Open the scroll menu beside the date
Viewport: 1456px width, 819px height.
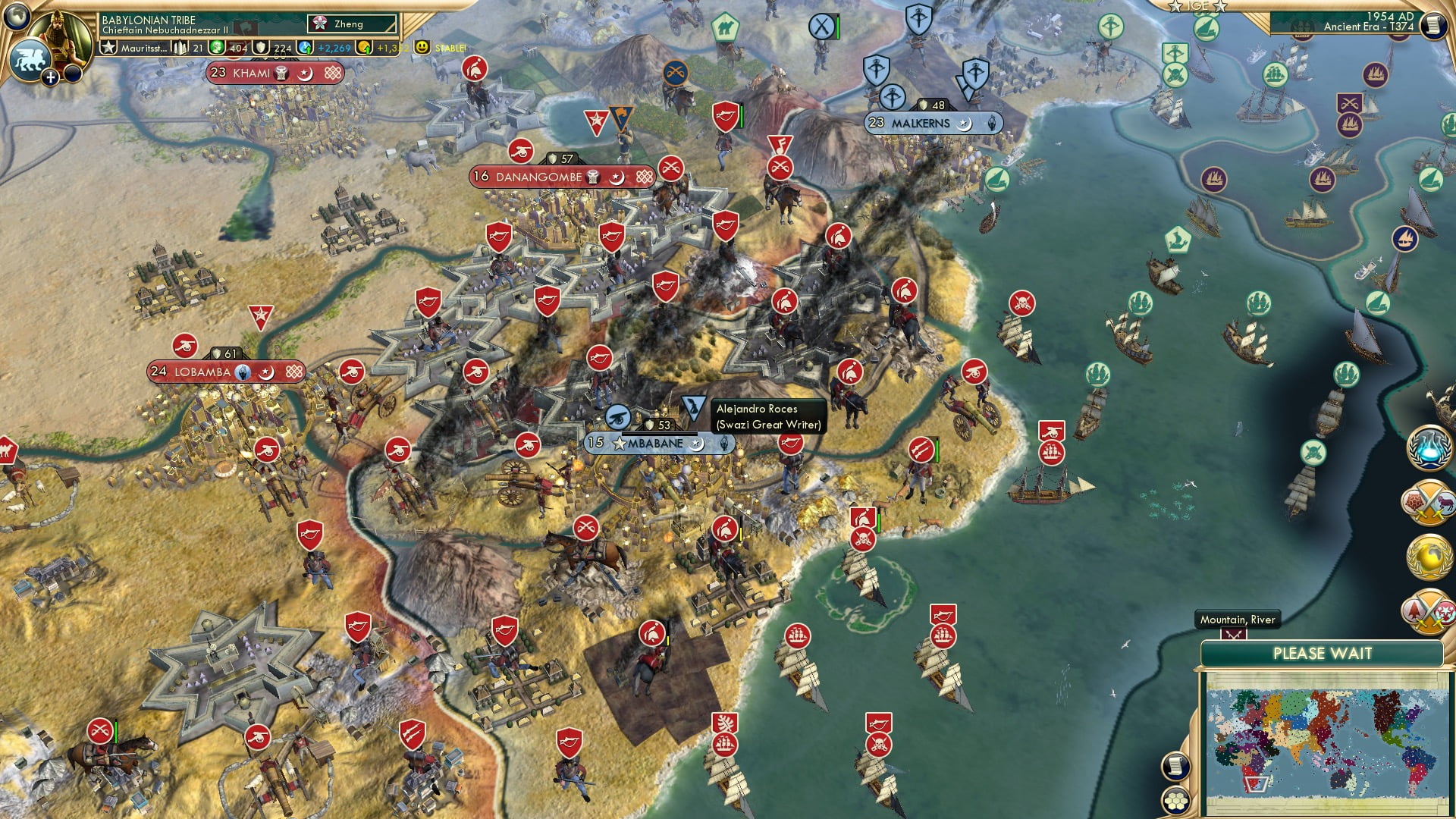[x=1433, y=25]
